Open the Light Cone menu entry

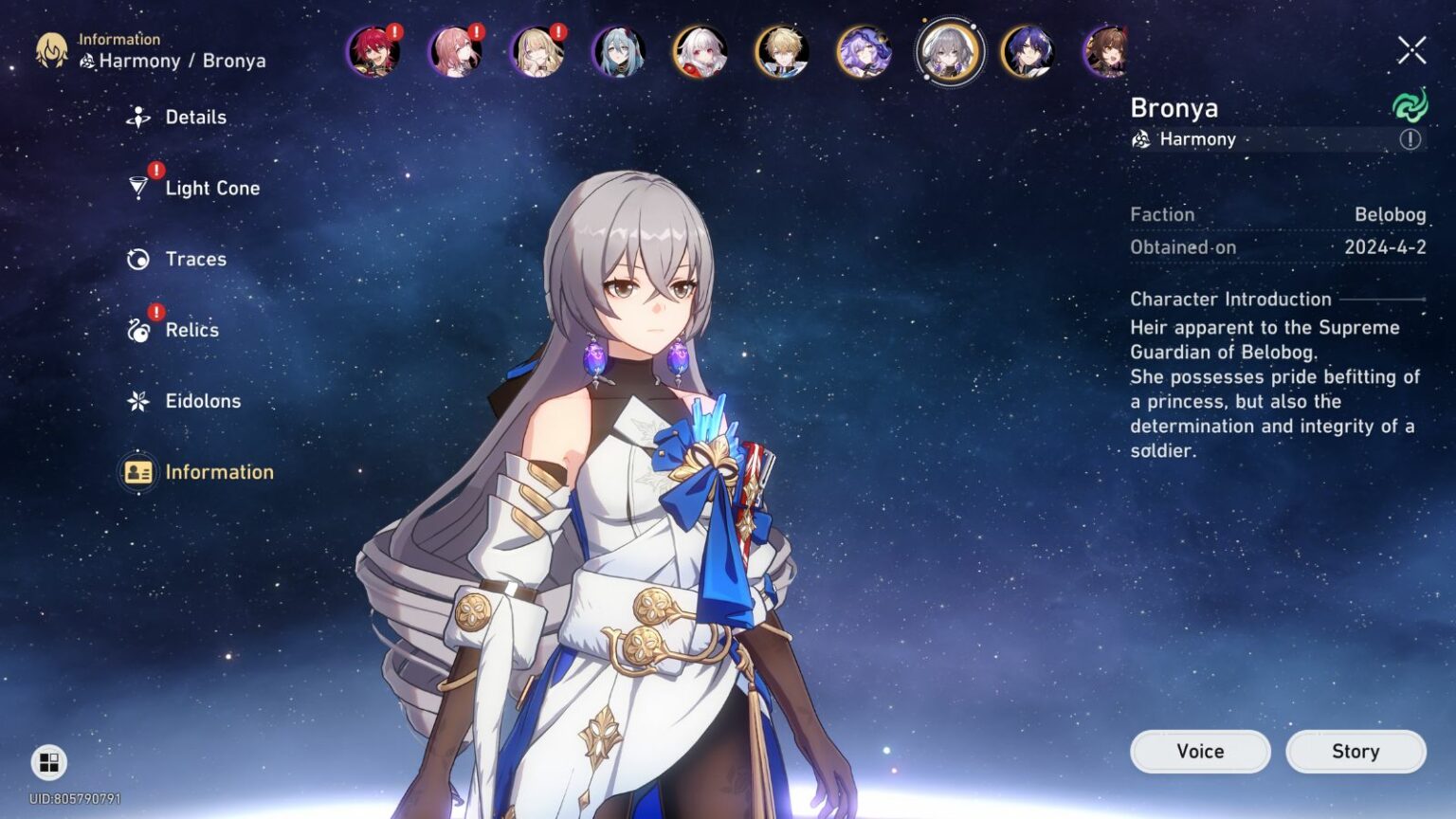[x=210, y=189]
